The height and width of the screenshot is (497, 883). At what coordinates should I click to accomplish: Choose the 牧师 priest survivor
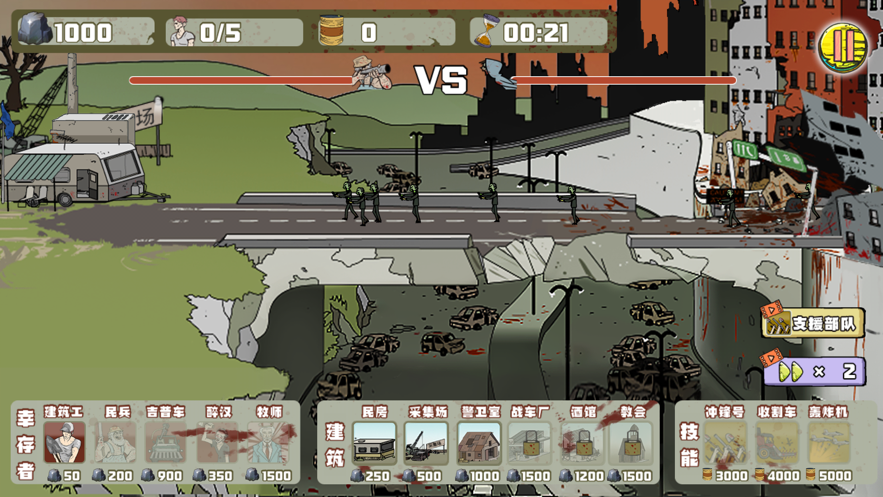pyautogui.click(x=268, y=443)
